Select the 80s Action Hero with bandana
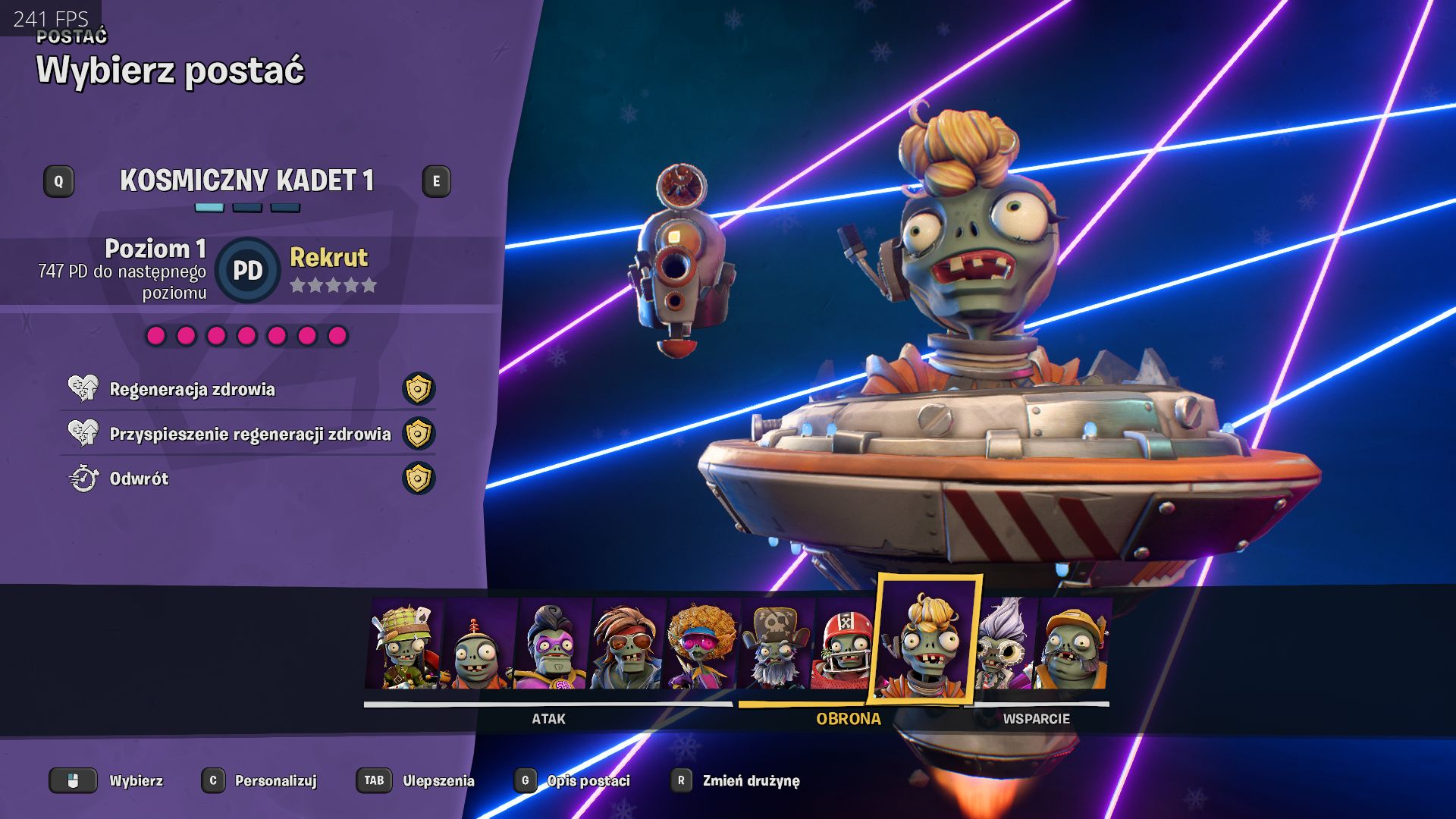The image size is (1456, 819). pyautogui.click(x=626, y=645)
